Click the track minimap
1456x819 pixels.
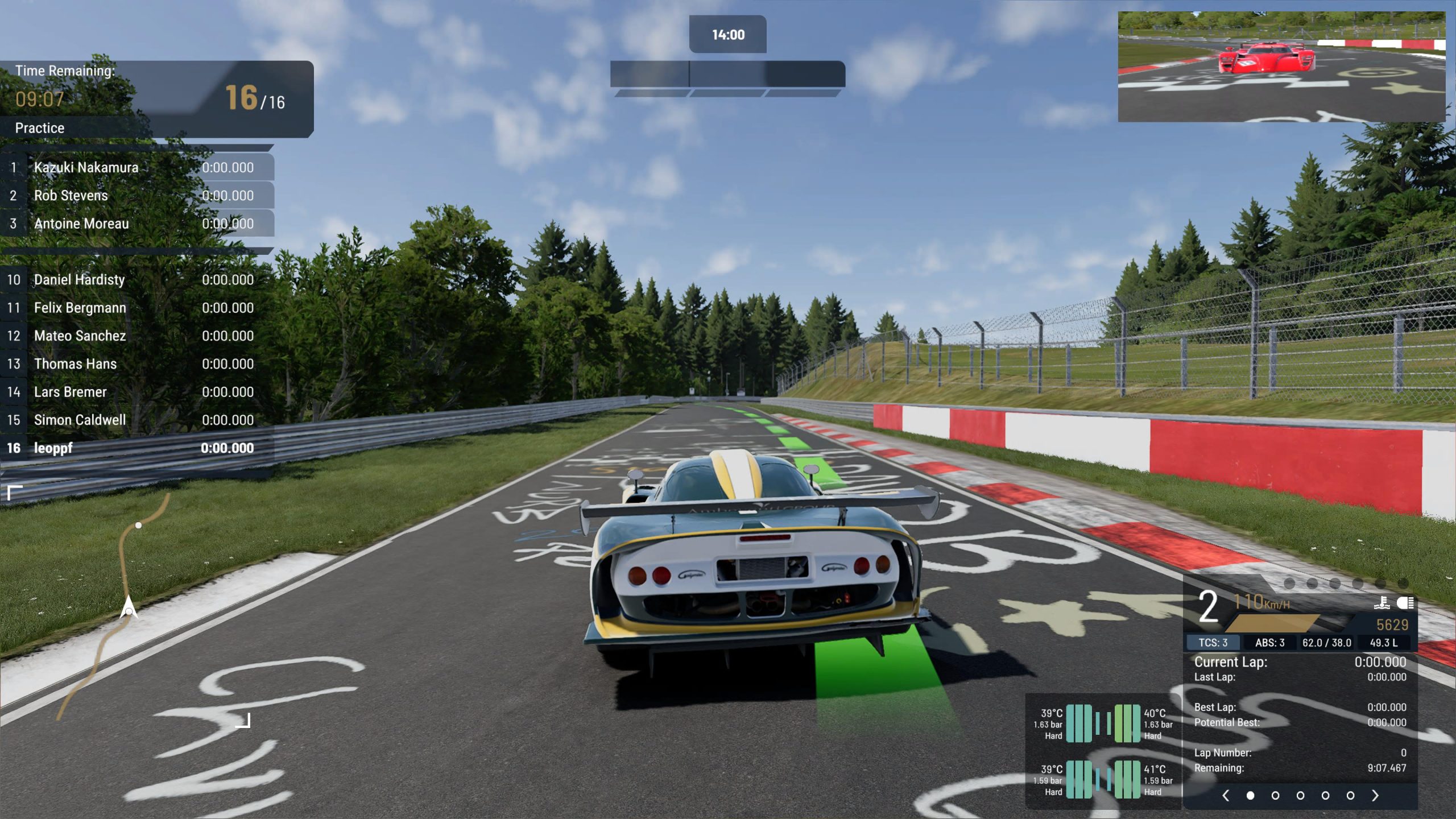click(x=129, y=606)
